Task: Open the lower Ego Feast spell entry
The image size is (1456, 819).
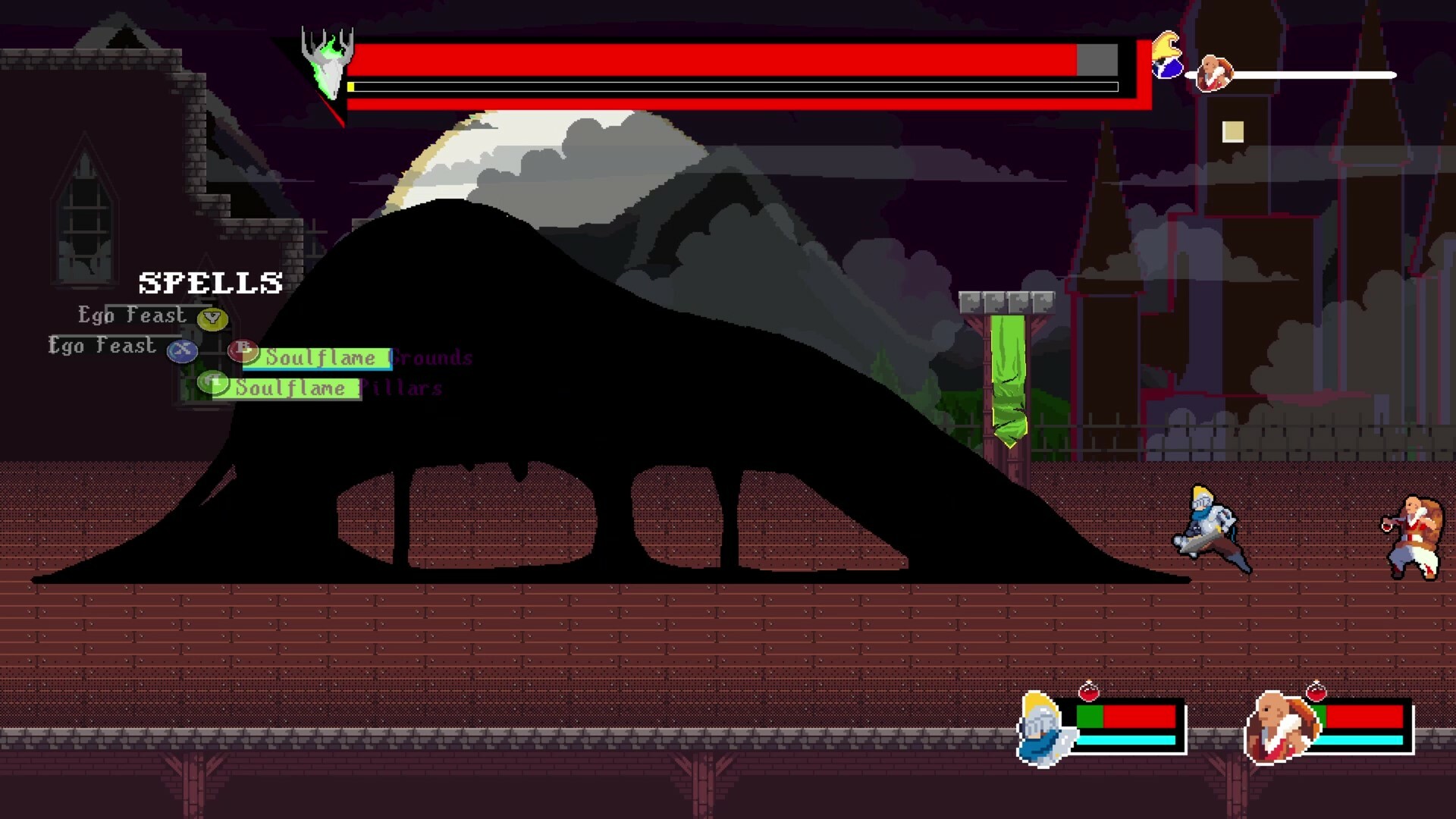Action: pos(102,346)
